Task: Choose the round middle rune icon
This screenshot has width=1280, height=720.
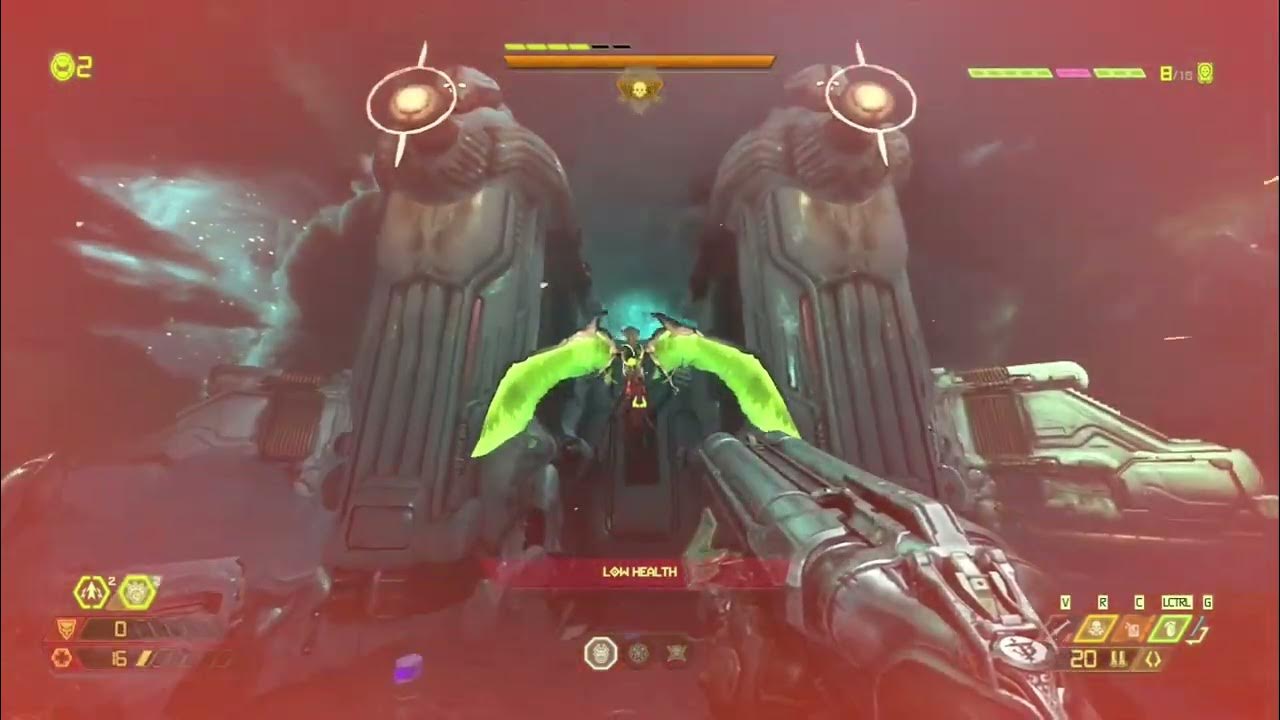Action: click(x=639, y=654)
